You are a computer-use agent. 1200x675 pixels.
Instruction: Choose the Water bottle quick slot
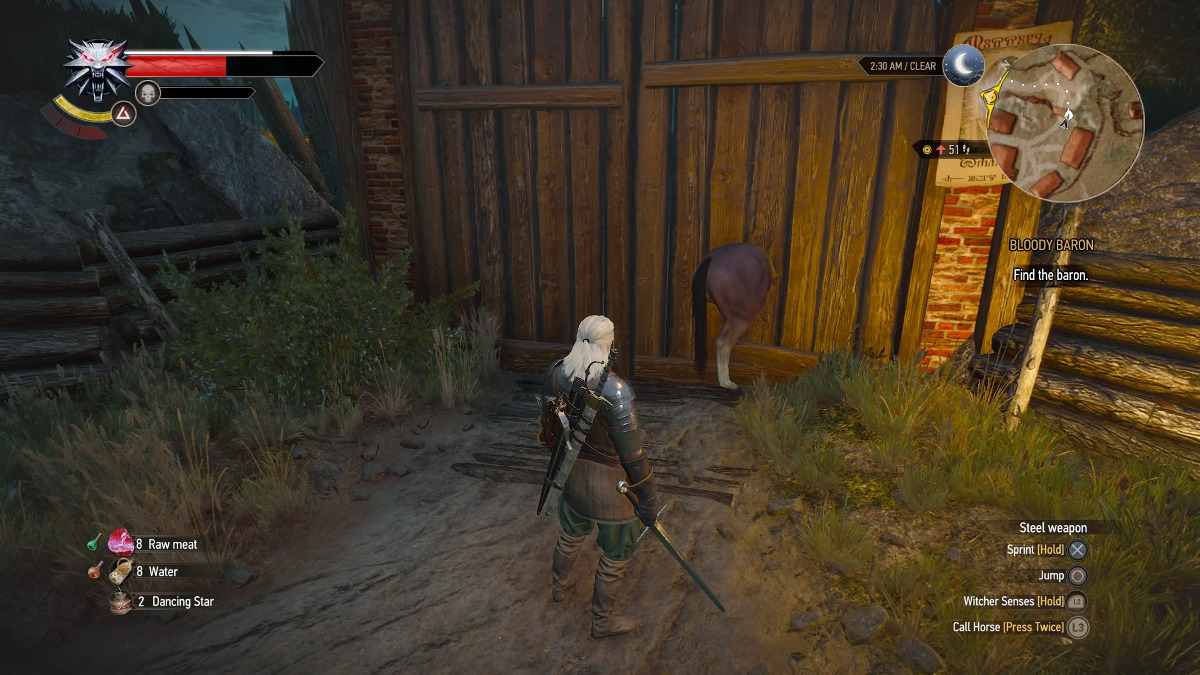click(x=121, y=572)
